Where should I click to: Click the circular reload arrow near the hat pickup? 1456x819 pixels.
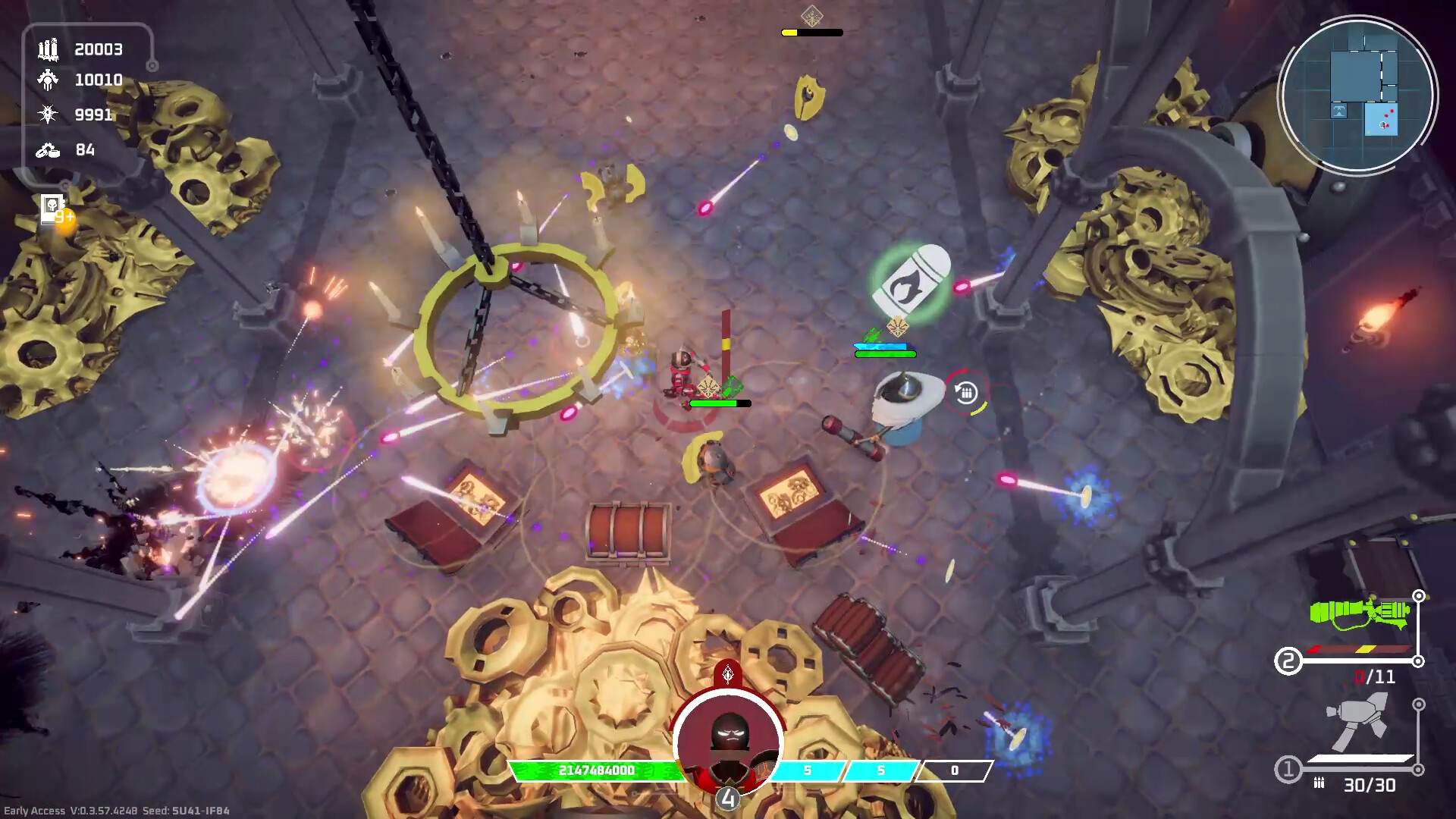pyautogui.click(x=965, y=392)
